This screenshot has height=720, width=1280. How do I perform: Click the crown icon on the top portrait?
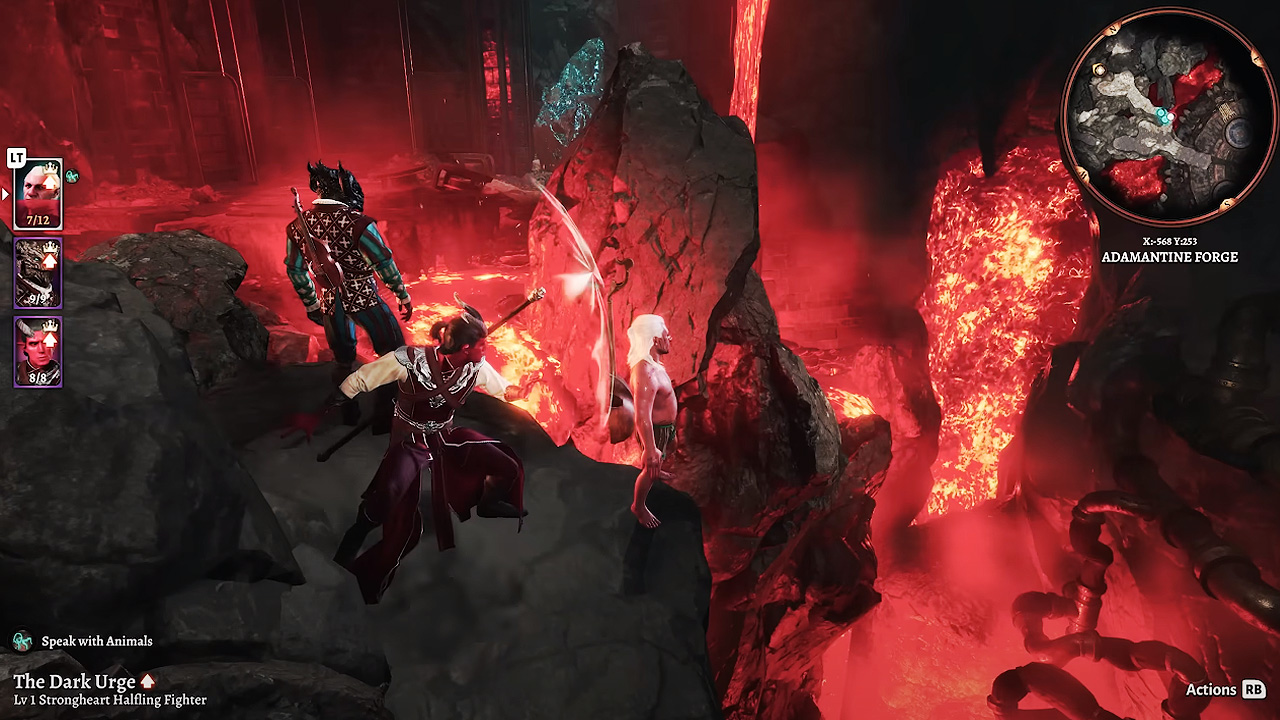pyautogui.click(x=50, y=168)
